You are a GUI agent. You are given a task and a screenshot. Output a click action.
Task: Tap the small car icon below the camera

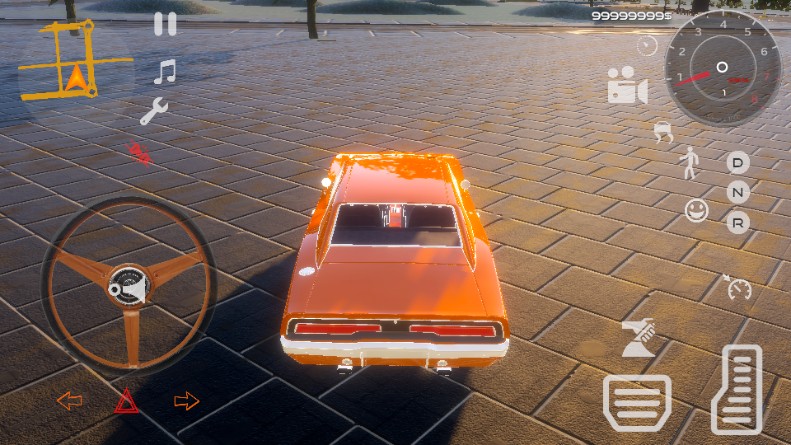click(x=662, y=130)
